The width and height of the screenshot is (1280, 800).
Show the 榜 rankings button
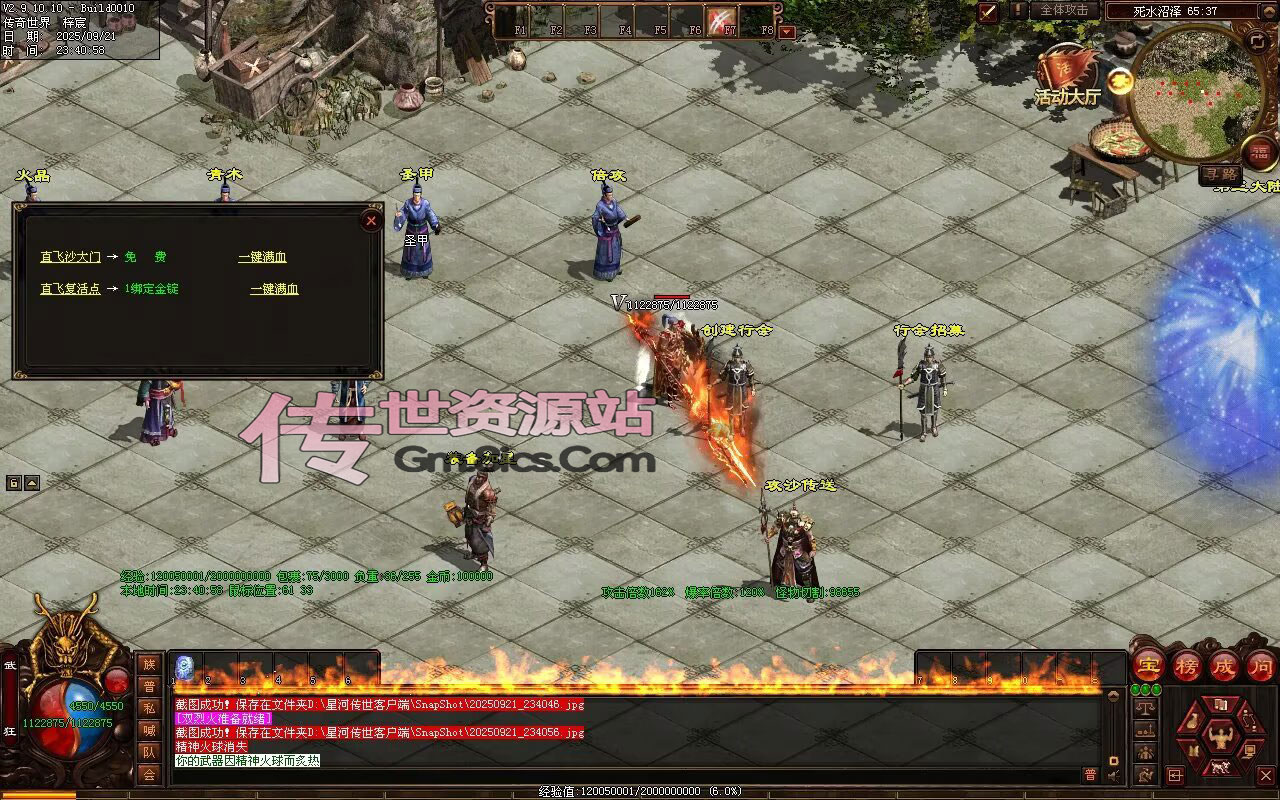tap(1187, 665)
